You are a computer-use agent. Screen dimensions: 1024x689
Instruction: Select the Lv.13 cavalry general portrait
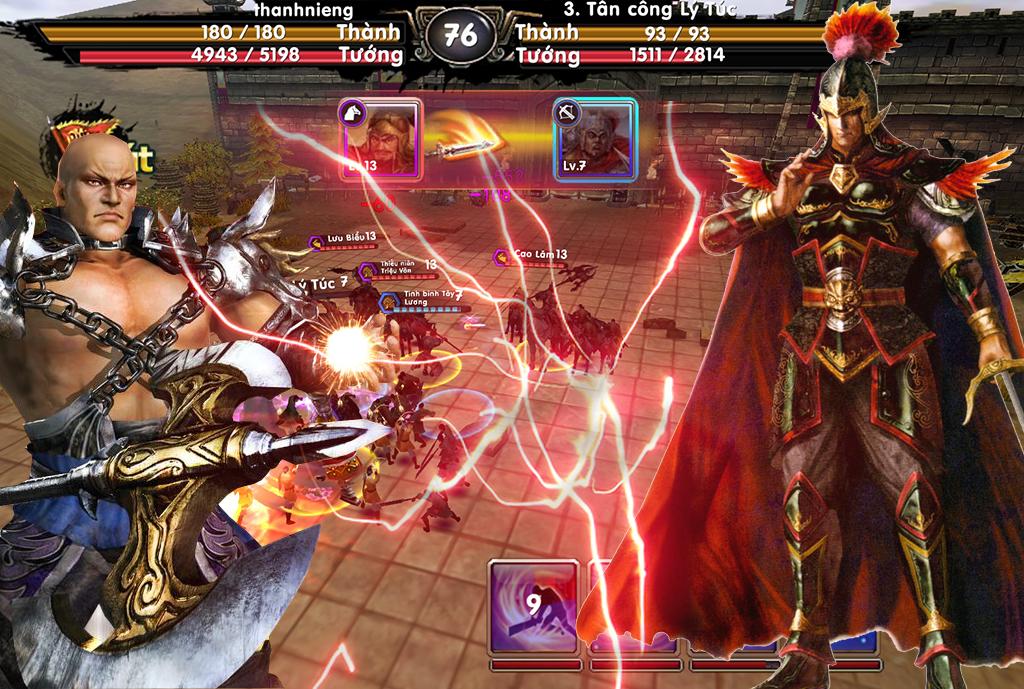tap(381, 138)
